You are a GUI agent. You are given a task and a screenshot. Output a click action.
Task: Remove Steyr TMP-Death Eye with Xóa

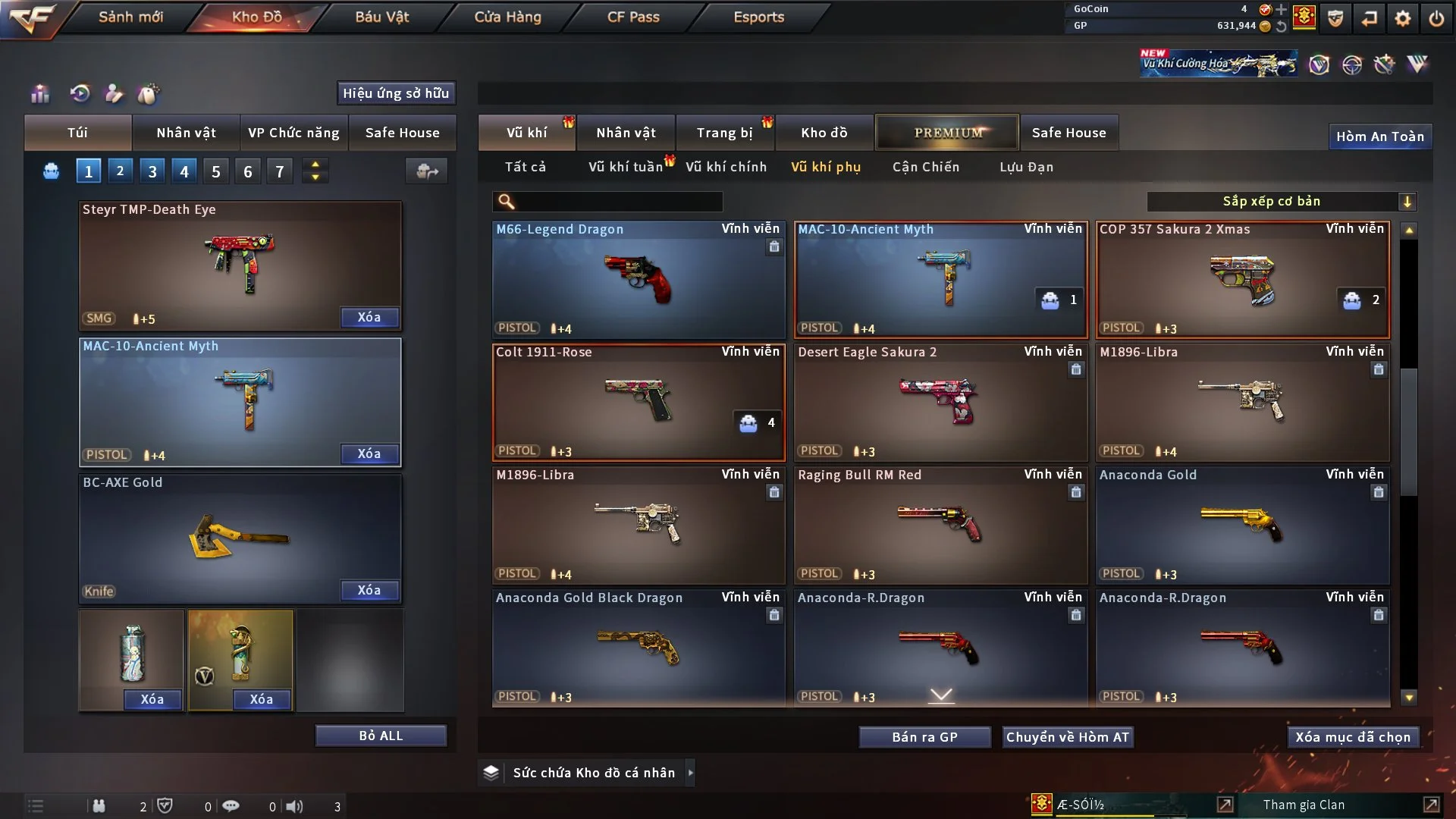369,317
